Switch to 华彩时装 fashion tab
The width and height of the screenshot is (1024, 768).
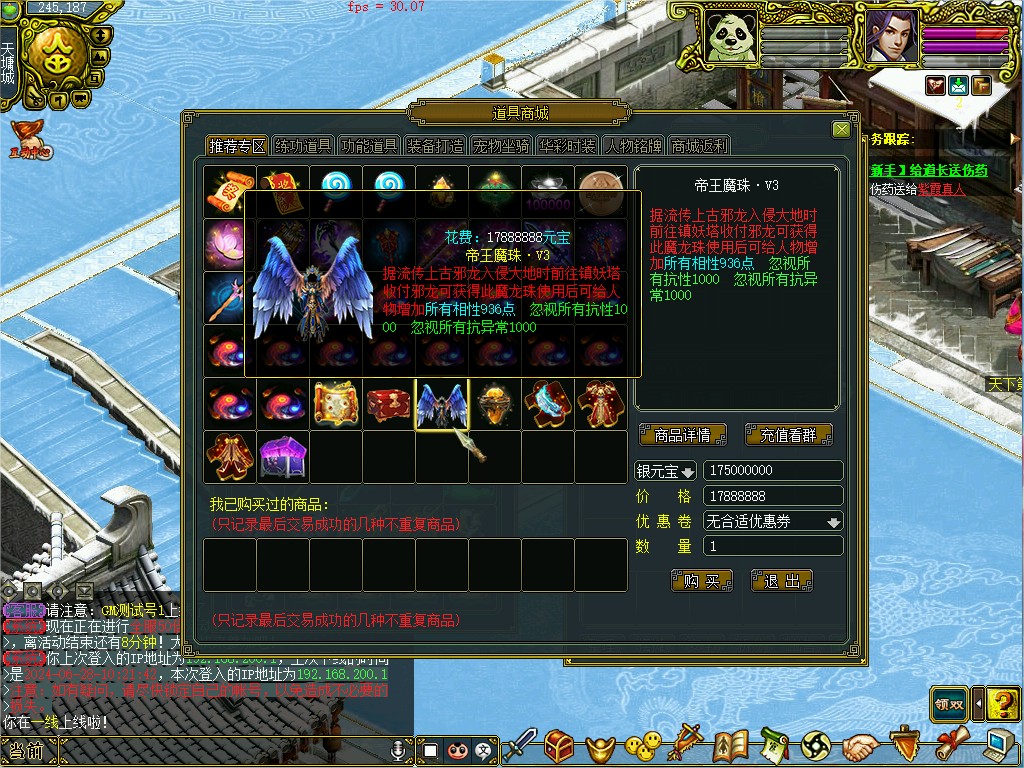[567, 146]
